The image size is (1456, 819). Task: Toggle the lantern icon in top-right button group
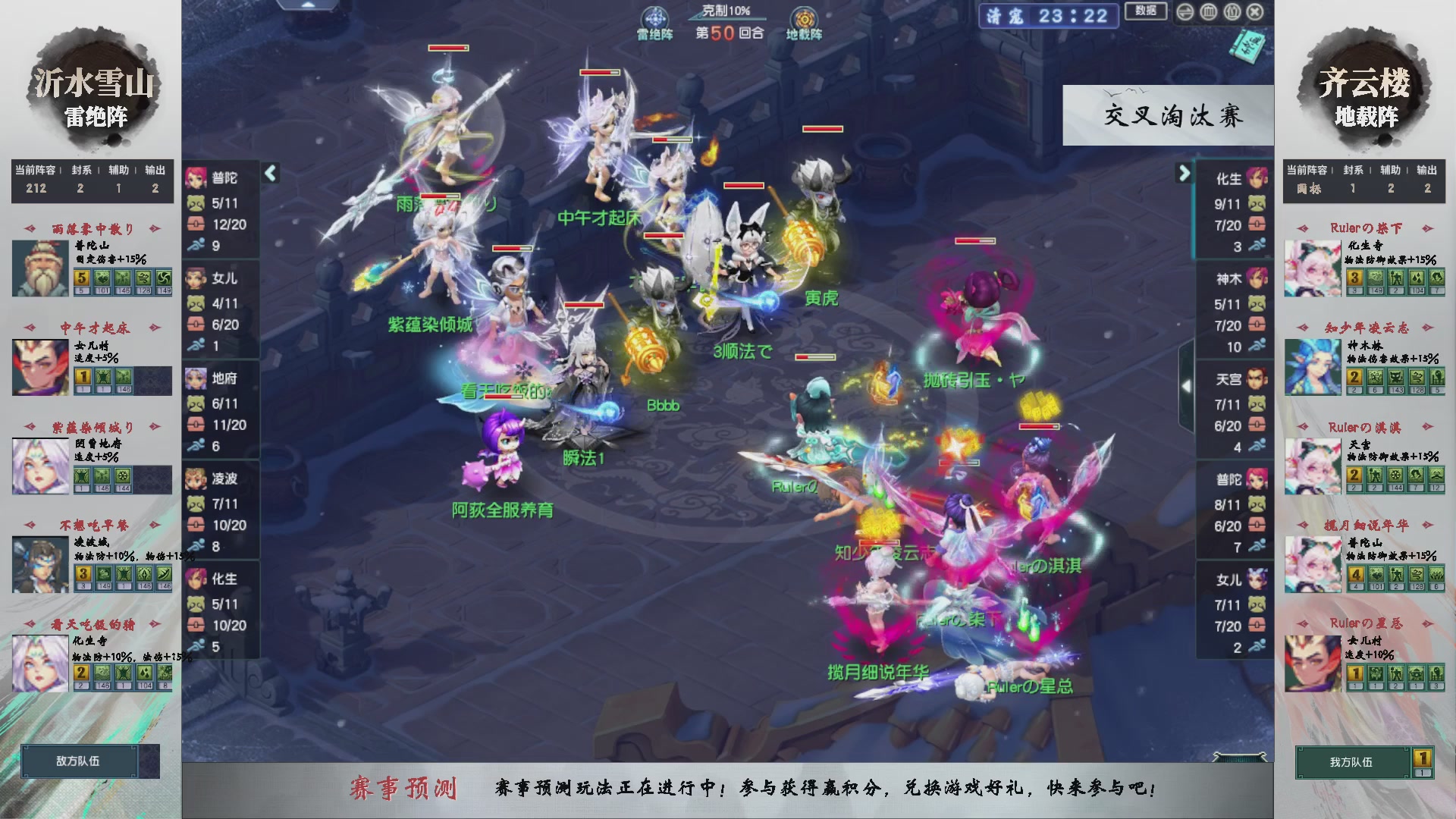click(1232, 12)
